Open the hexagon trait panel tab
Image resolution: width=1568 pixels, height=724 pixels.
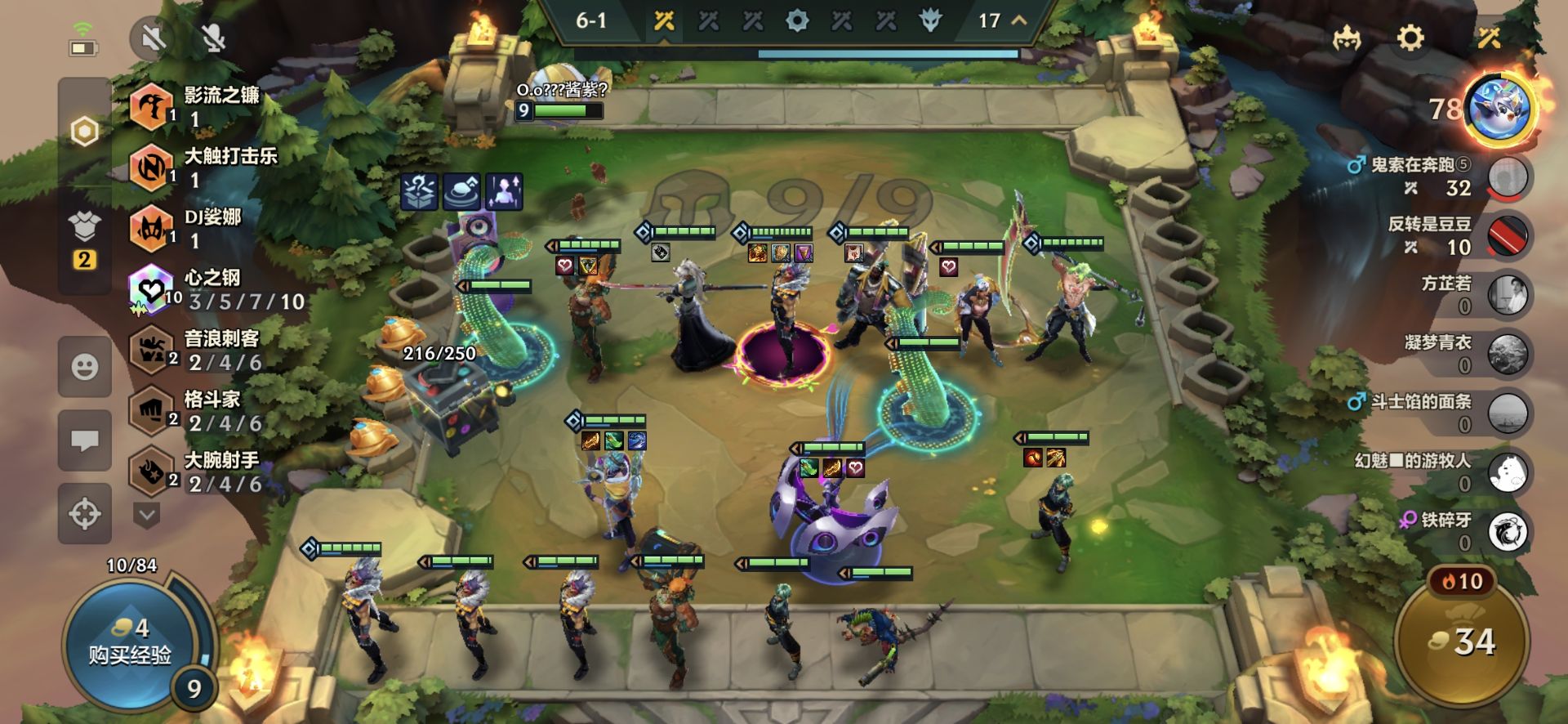(x=85, y=132)
